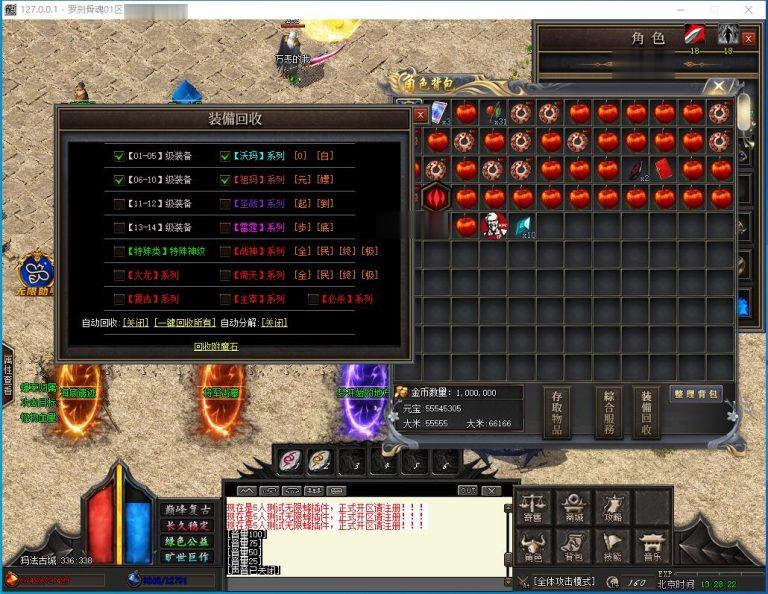Enable the 11-12 level equipment checkbox
Screen dimensions: 768x594
(x=119, y=203)
